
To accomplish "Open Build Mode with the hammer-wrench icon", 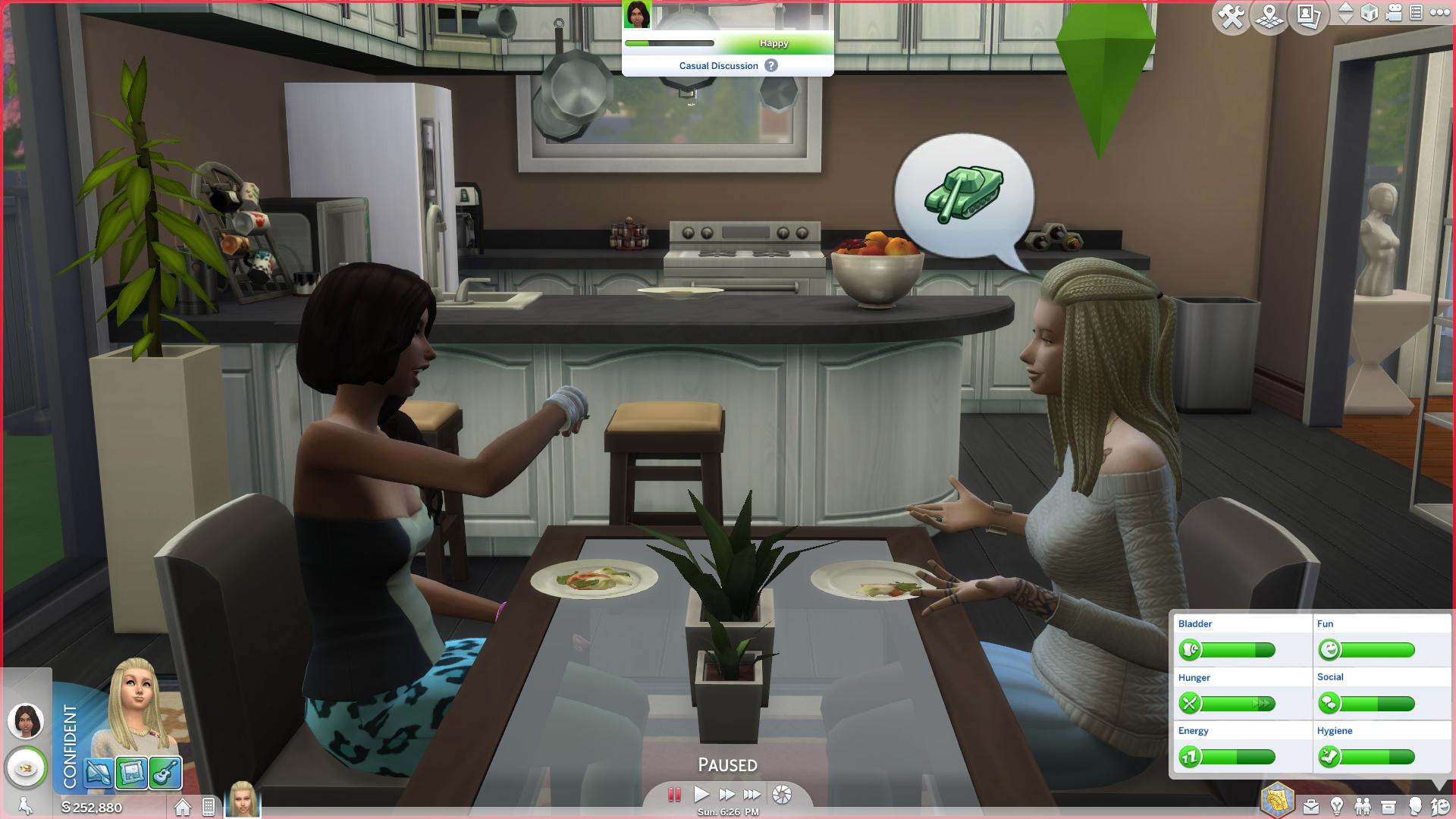I will click(1232, 16).
